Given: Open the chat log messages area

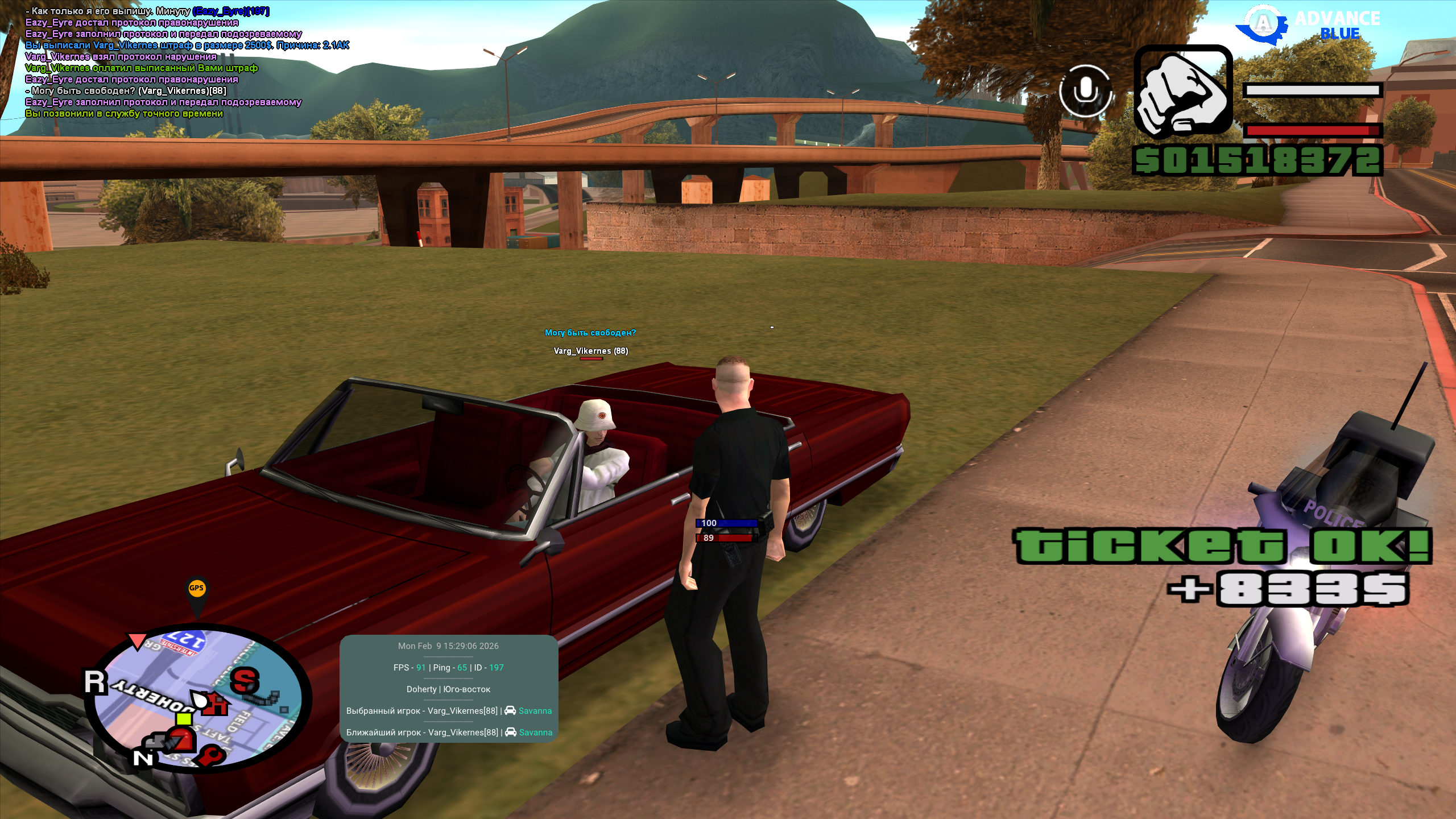Looking at the screenshot, I should coord(171,63).
